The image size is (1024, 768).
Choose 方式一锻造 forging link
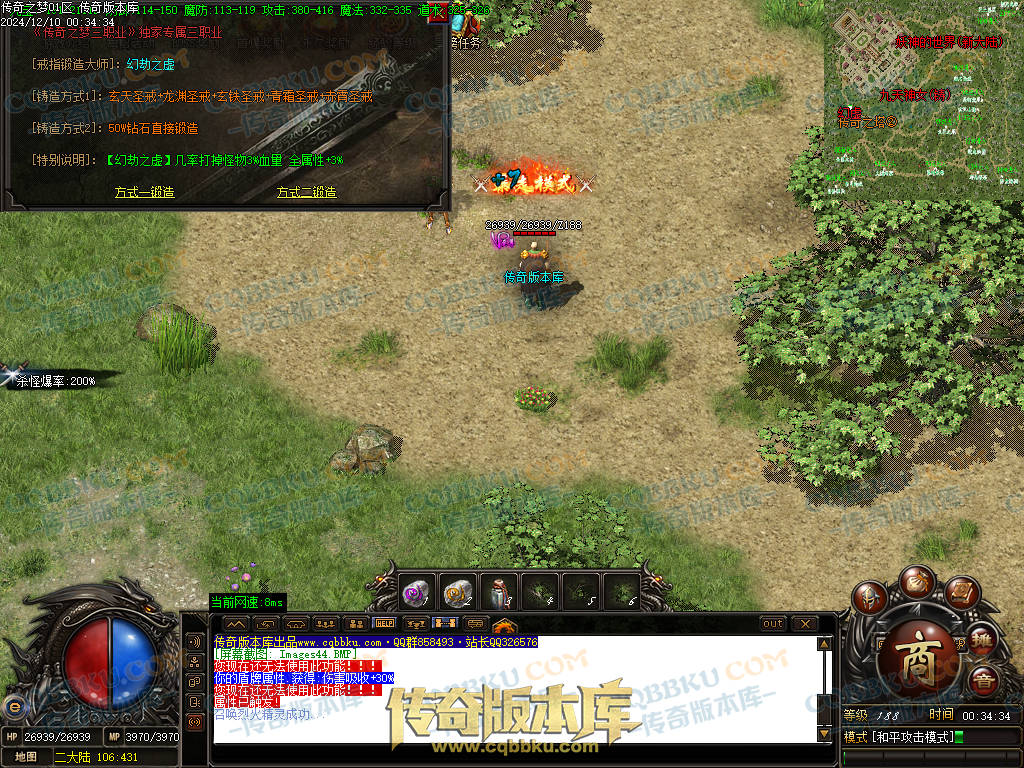point(144,192)
